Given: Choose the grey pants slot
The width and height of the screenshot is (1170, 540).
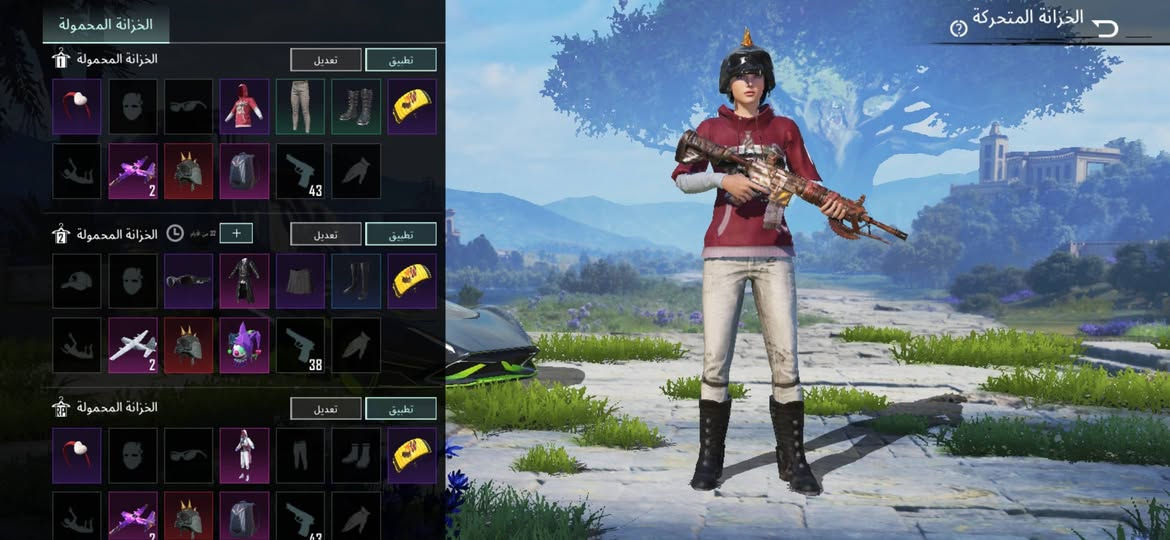Looking at the screenshot, I should [300, 107].
